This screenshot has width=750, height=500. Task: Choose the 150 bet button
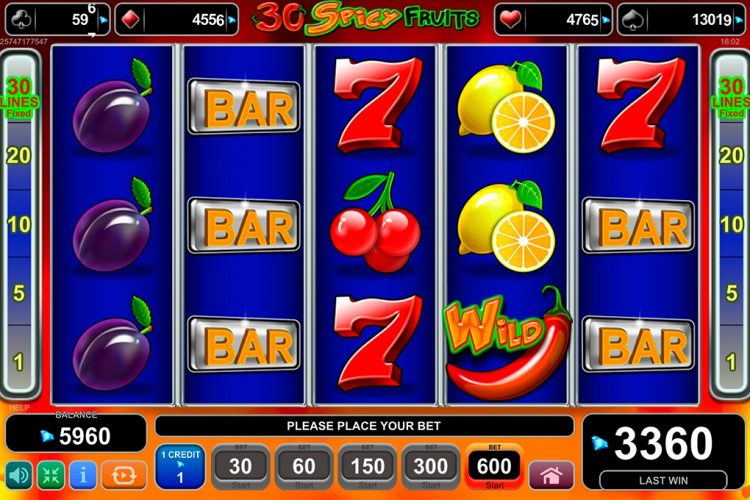(368, 467)
